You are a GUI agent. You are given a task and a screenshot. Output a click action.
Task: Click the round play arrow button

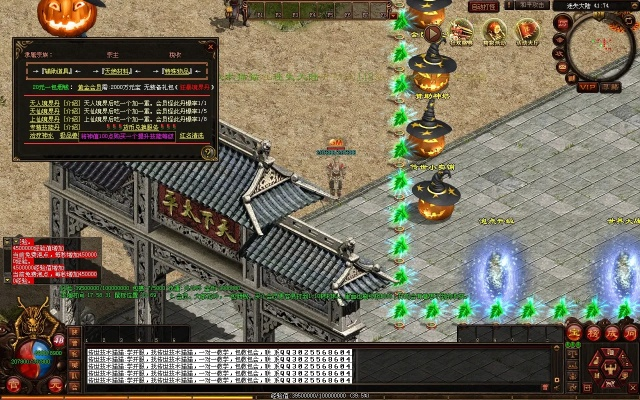pos(432,32)
